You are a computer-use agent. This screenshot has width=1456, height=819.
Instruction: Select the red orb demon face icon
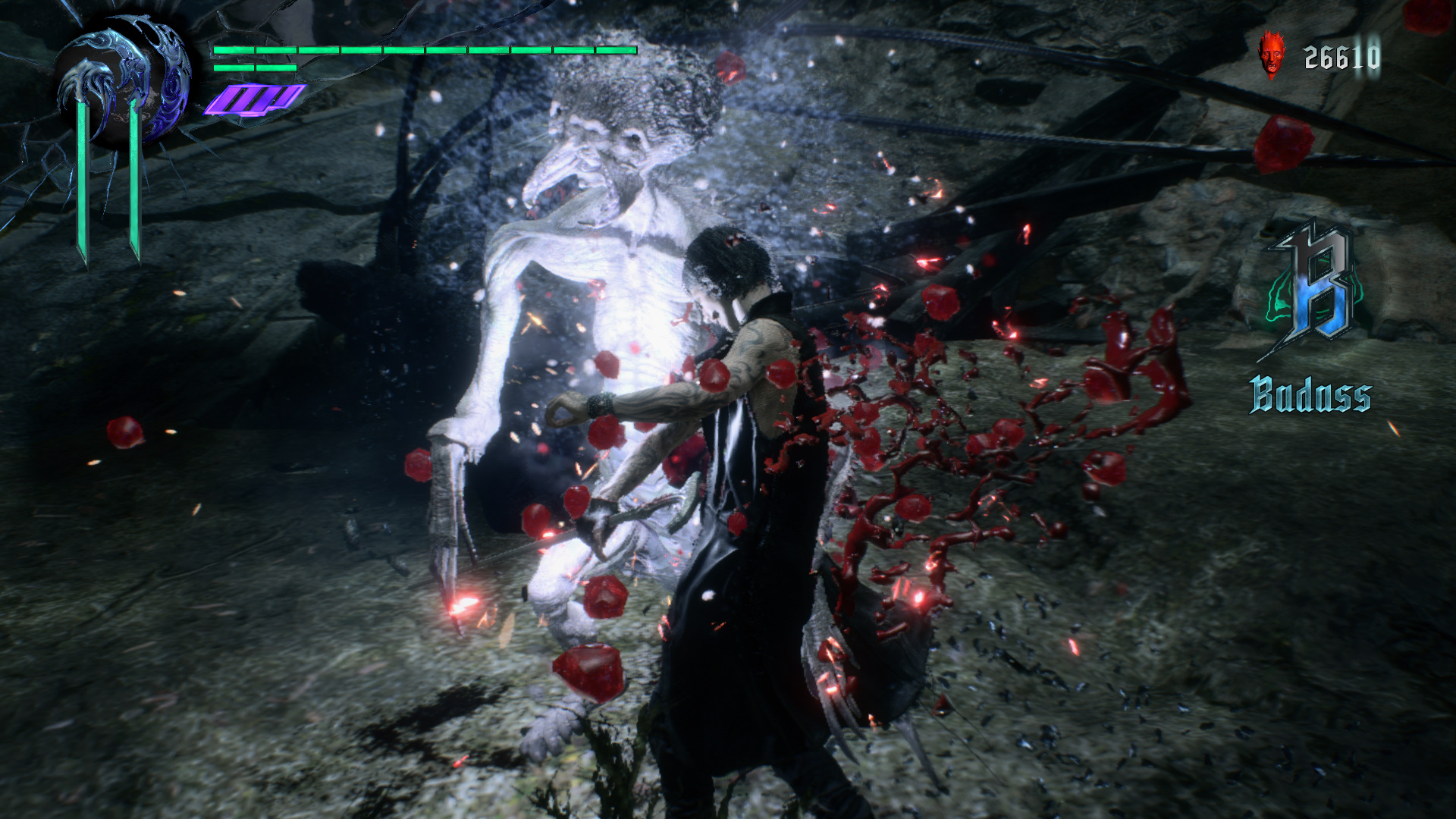pyautogui.click(x=1270, y=55)
